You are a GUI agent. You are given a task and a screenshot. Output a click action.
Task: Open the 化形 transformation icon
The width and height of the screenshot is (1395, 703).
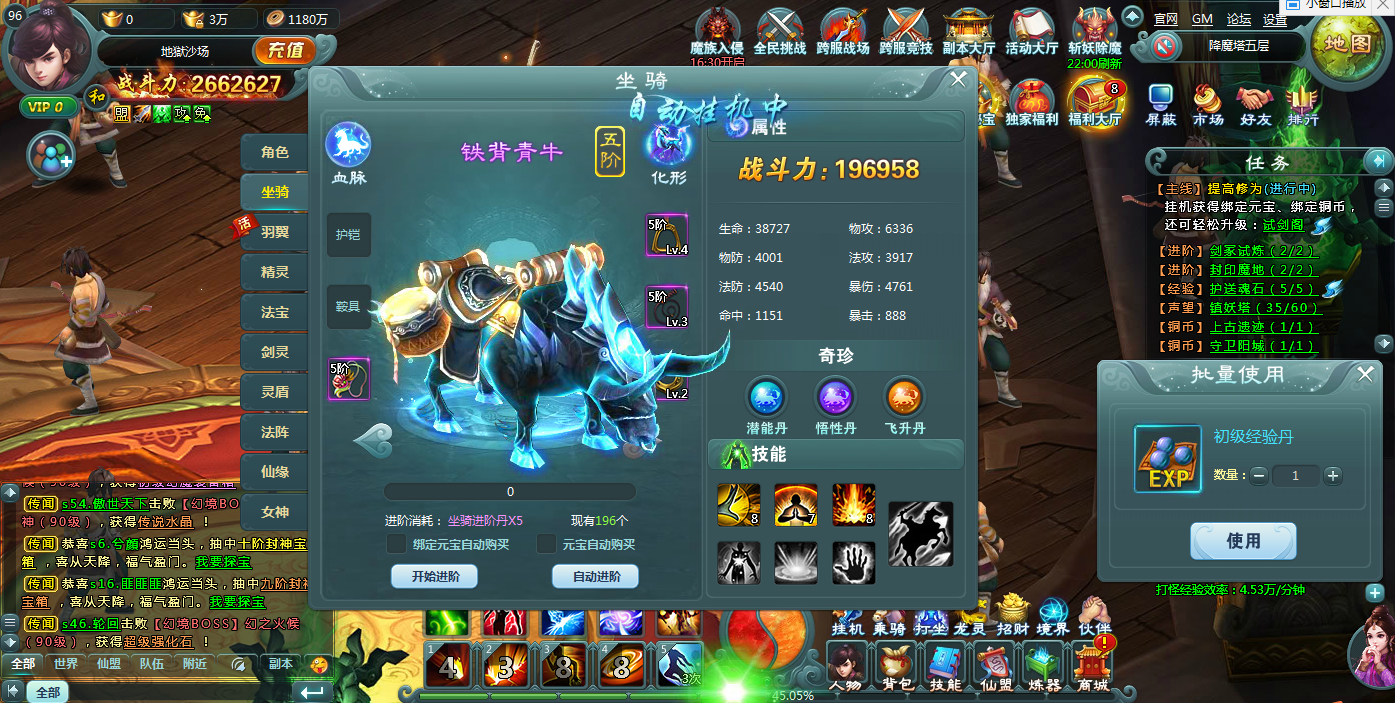tap(669, 146)
